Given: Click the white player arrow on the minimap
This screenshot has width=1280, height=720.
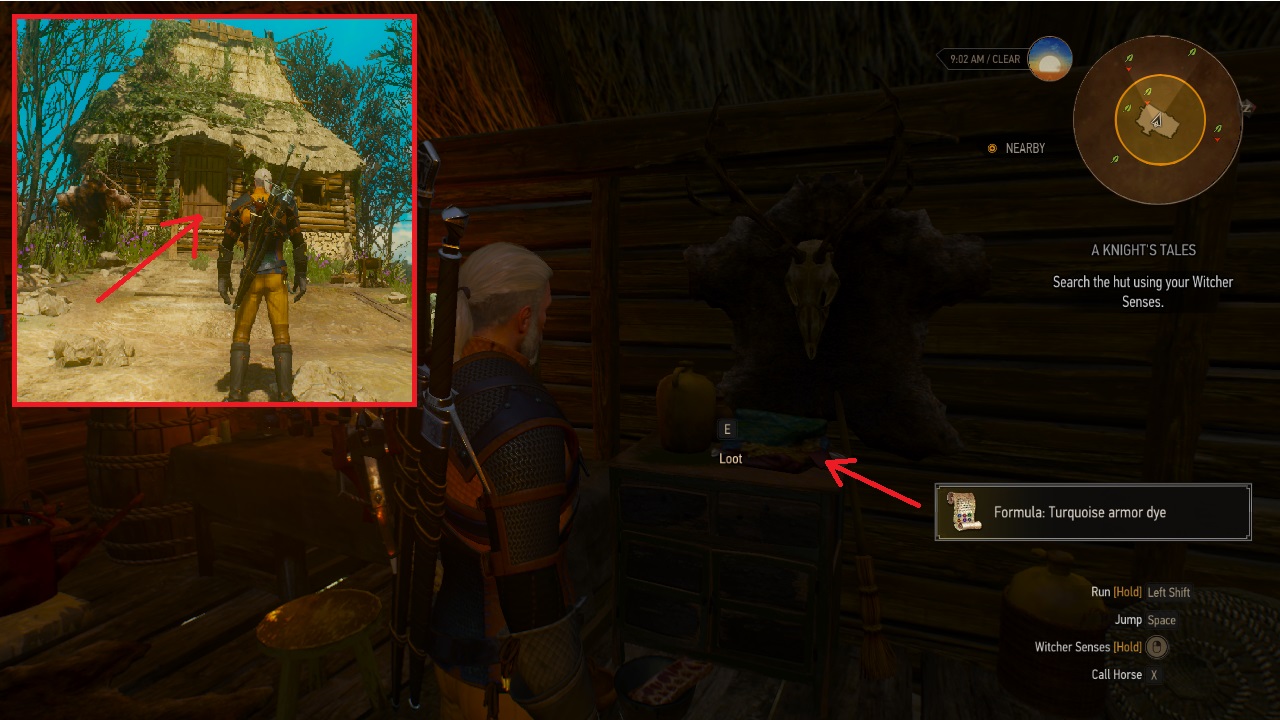Looking at the screenshot, I should [x=1157, y=120].
